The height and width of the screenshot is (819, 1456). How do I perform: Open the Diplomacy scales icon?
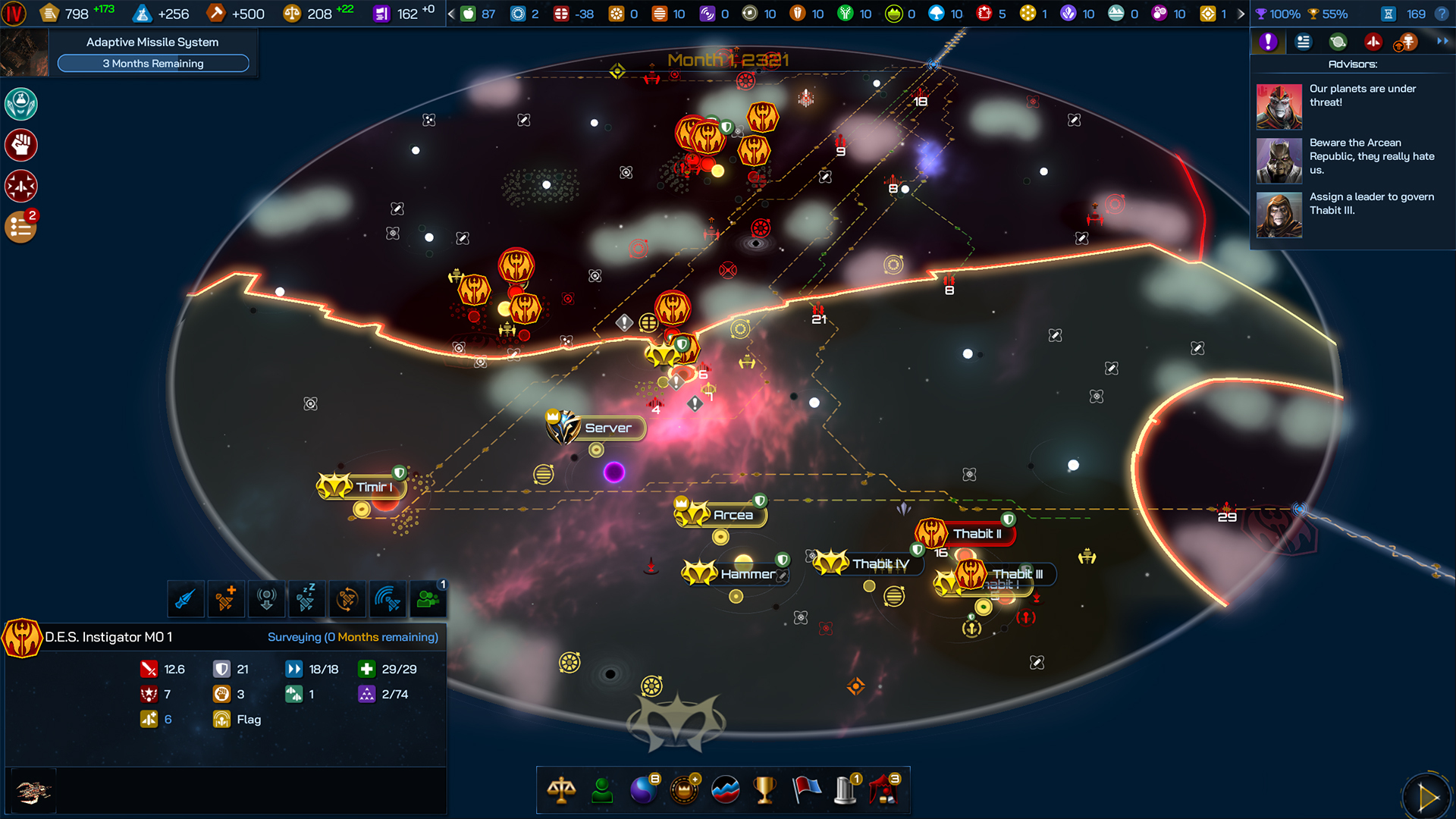tap(561, 790)
